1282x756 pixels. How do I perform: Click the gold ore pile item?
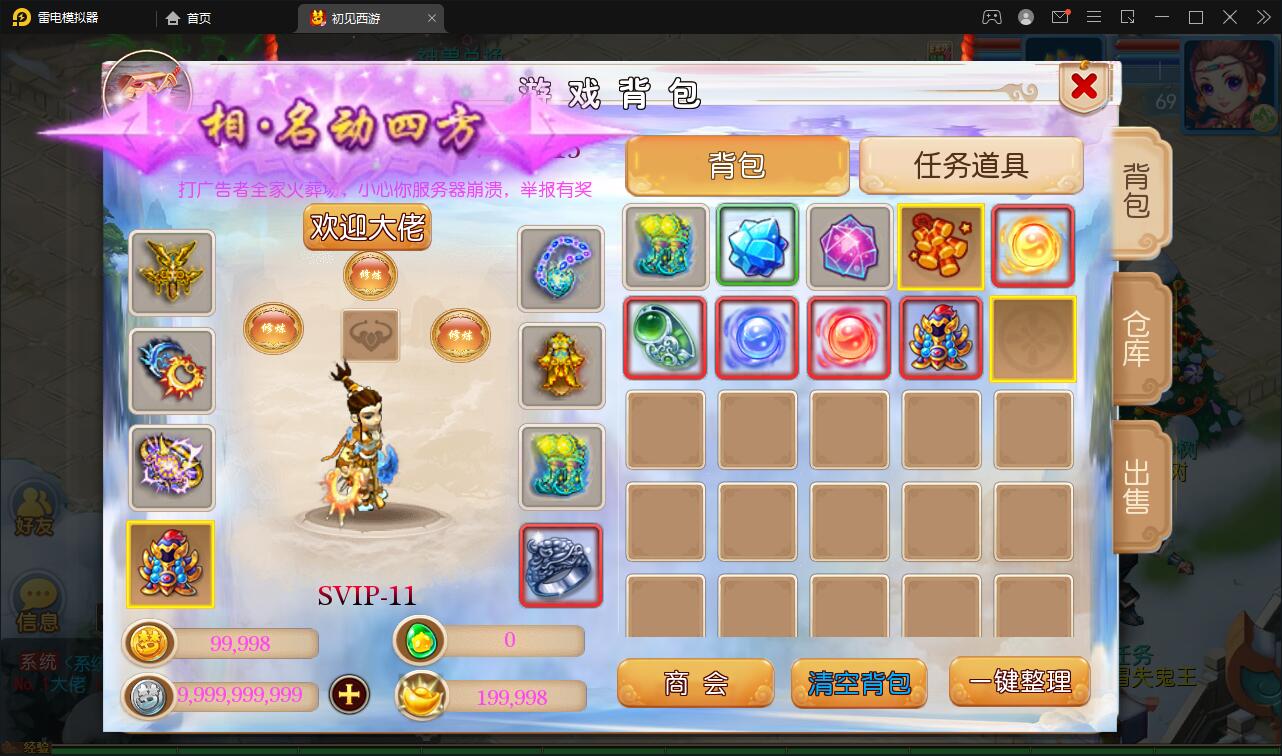tap(941, 247)
